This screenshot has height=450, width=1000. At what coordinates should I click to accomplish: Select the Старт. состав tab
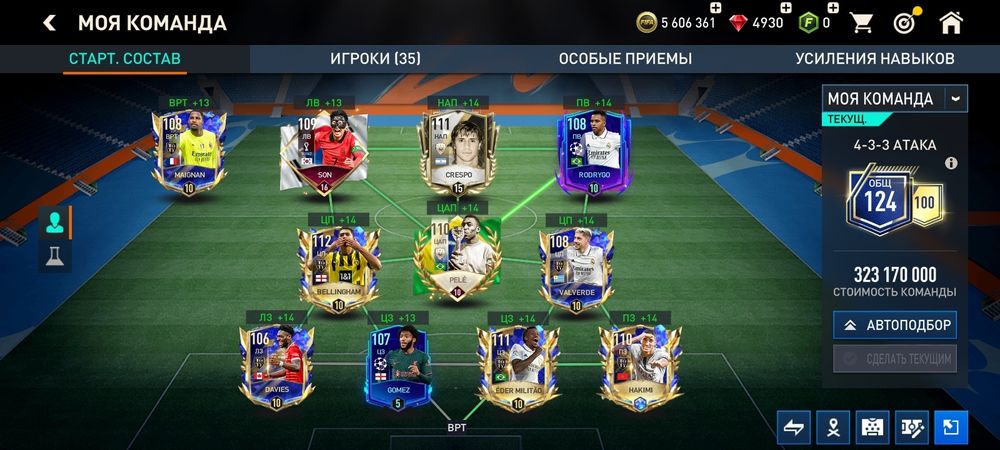pyautogui.click(x=124, y=58)
